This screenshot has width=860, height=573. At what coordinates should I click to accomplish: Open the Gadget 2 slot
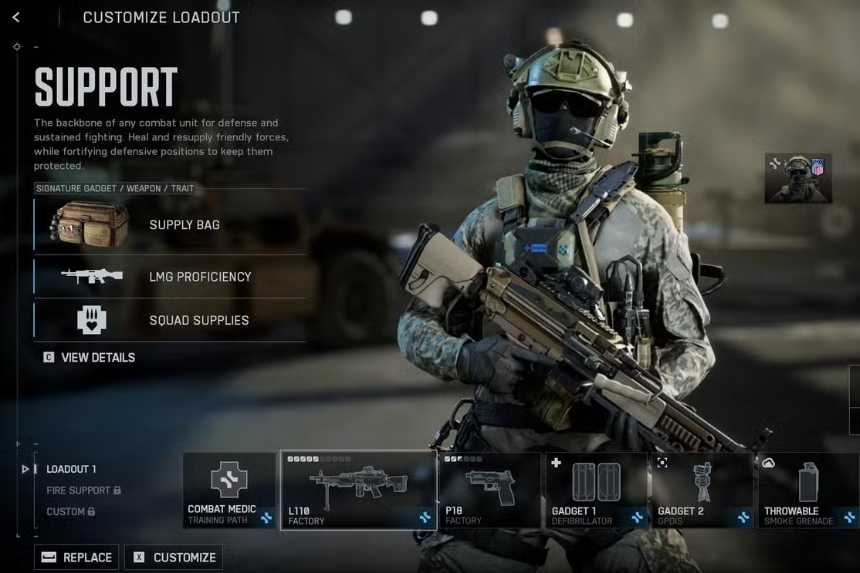[x=702, y=490]
